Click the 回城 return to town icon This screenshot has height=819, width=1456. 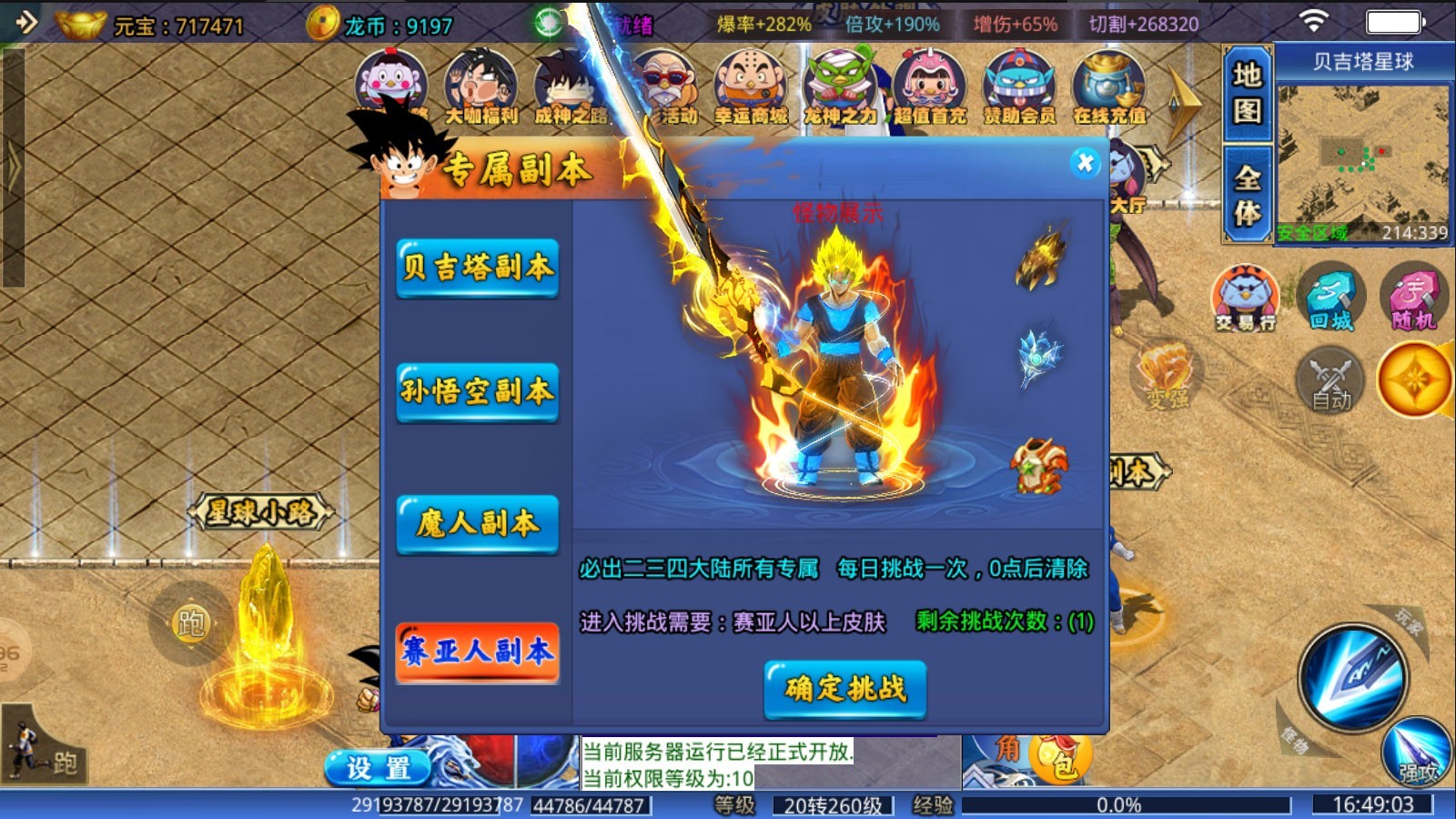(x=1330, y=296)
